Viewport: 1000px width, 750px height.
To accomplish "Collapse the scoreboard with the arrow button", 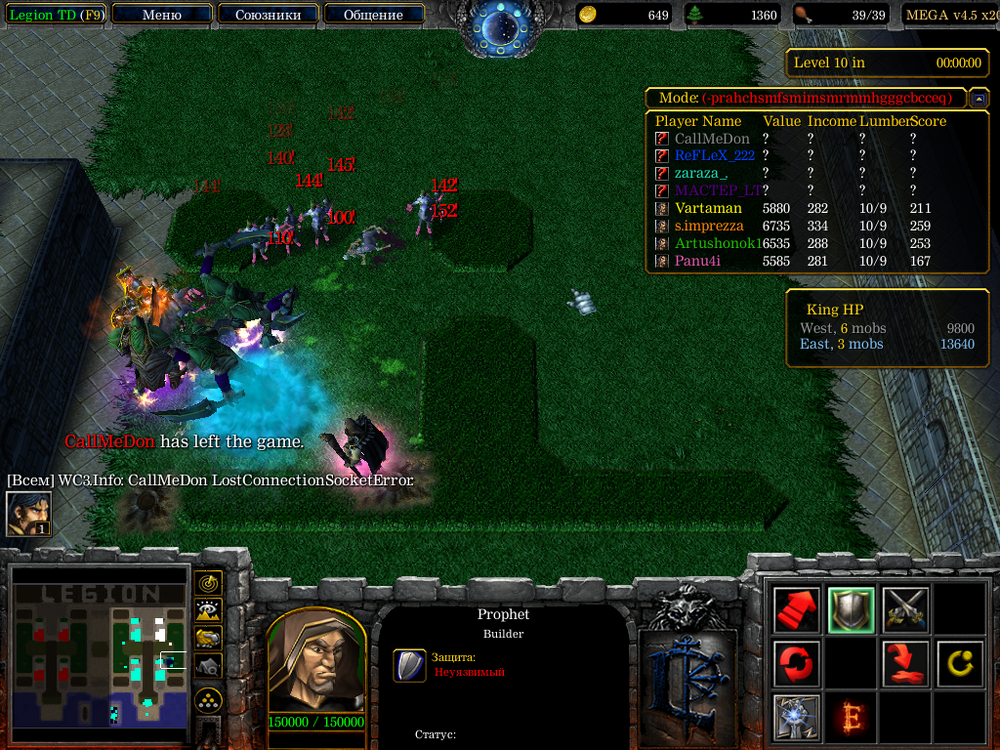I will 979,98.
